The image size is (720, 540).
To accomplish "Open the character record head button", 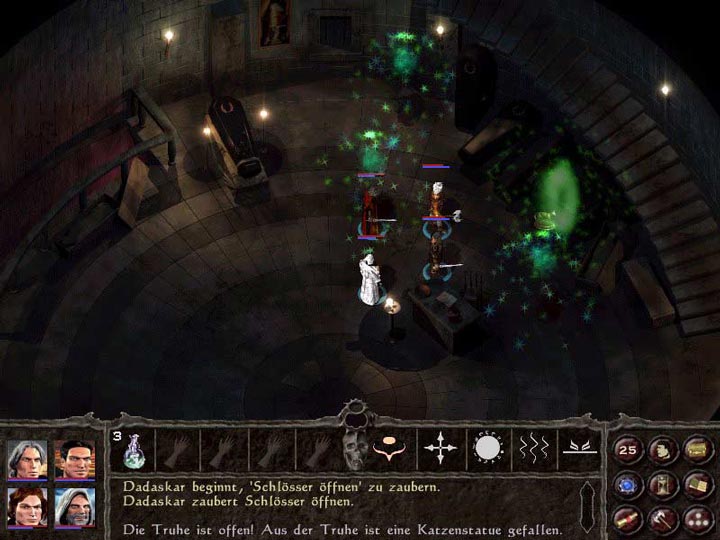I will click(662, 451).
